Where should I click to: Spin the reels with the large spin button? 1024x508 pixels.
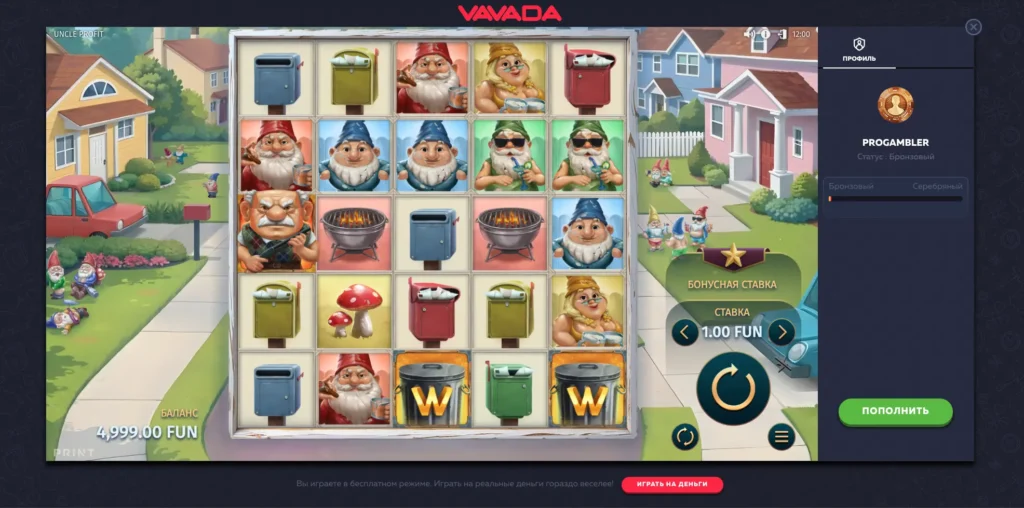click(x=733, y=388)
